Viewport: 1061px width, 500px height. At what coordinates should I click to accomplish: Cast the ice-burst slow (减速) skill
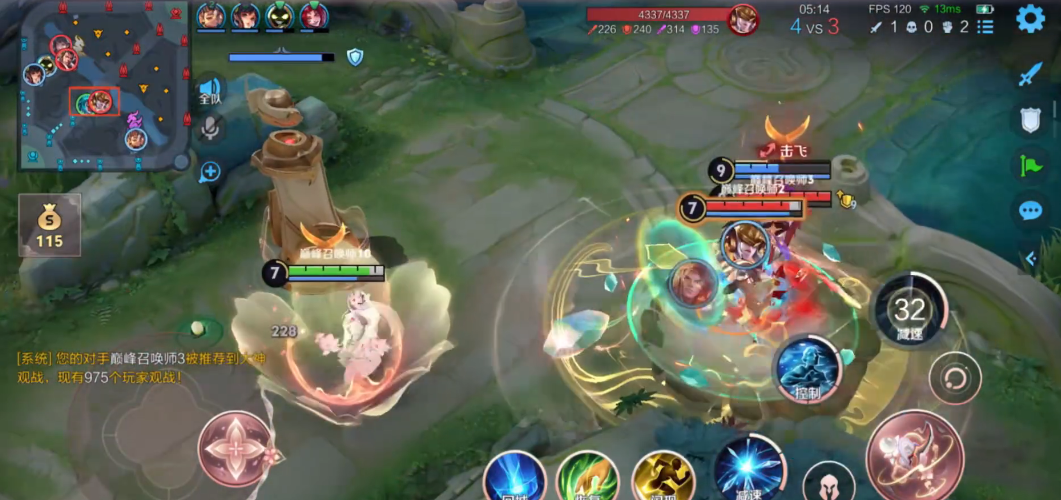click(749, 468)
